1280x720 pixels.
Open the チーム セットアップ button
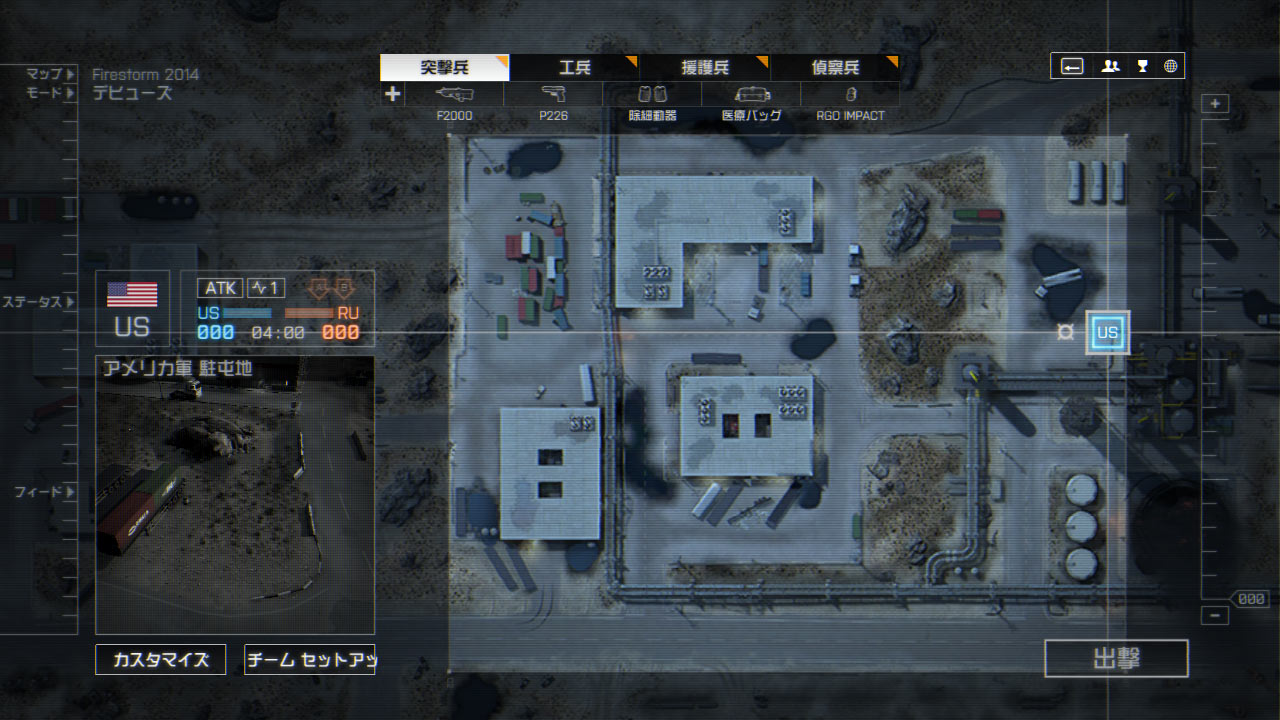[310, 660]
